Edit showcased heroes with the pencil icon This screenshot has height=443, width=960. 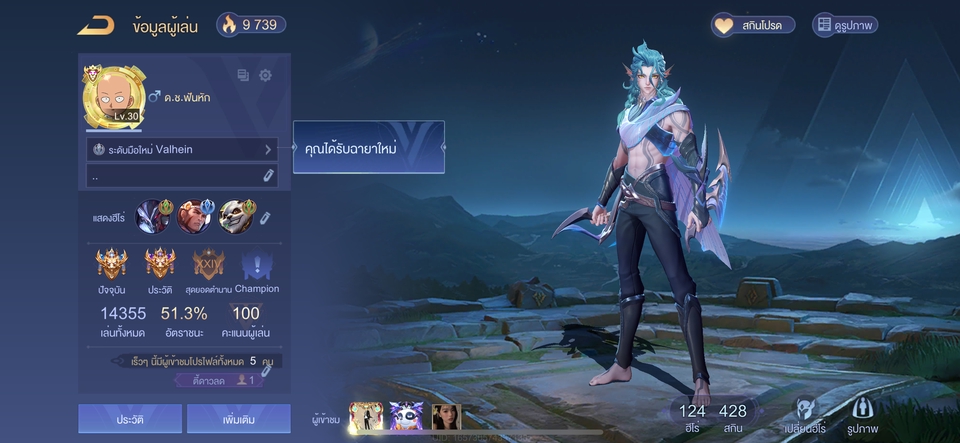point(265,217)
